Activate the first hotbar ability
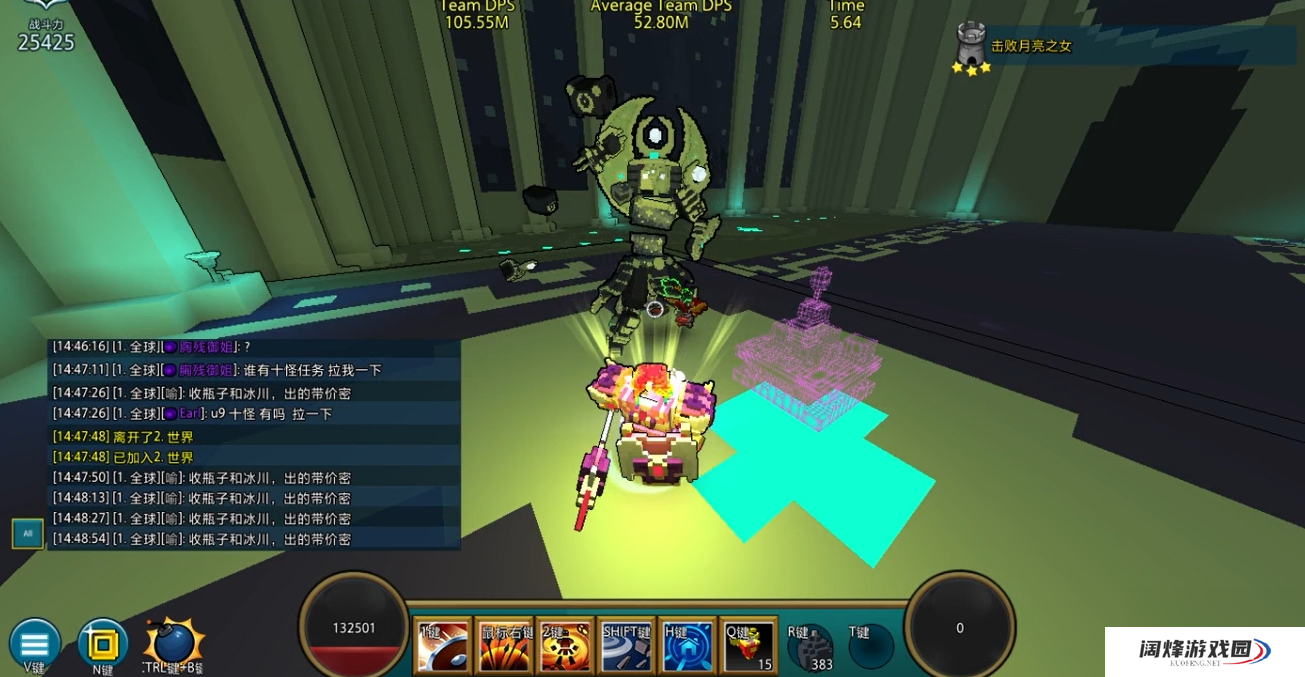The width and height of the screenshot is (1305, 677). pos(442,645)
